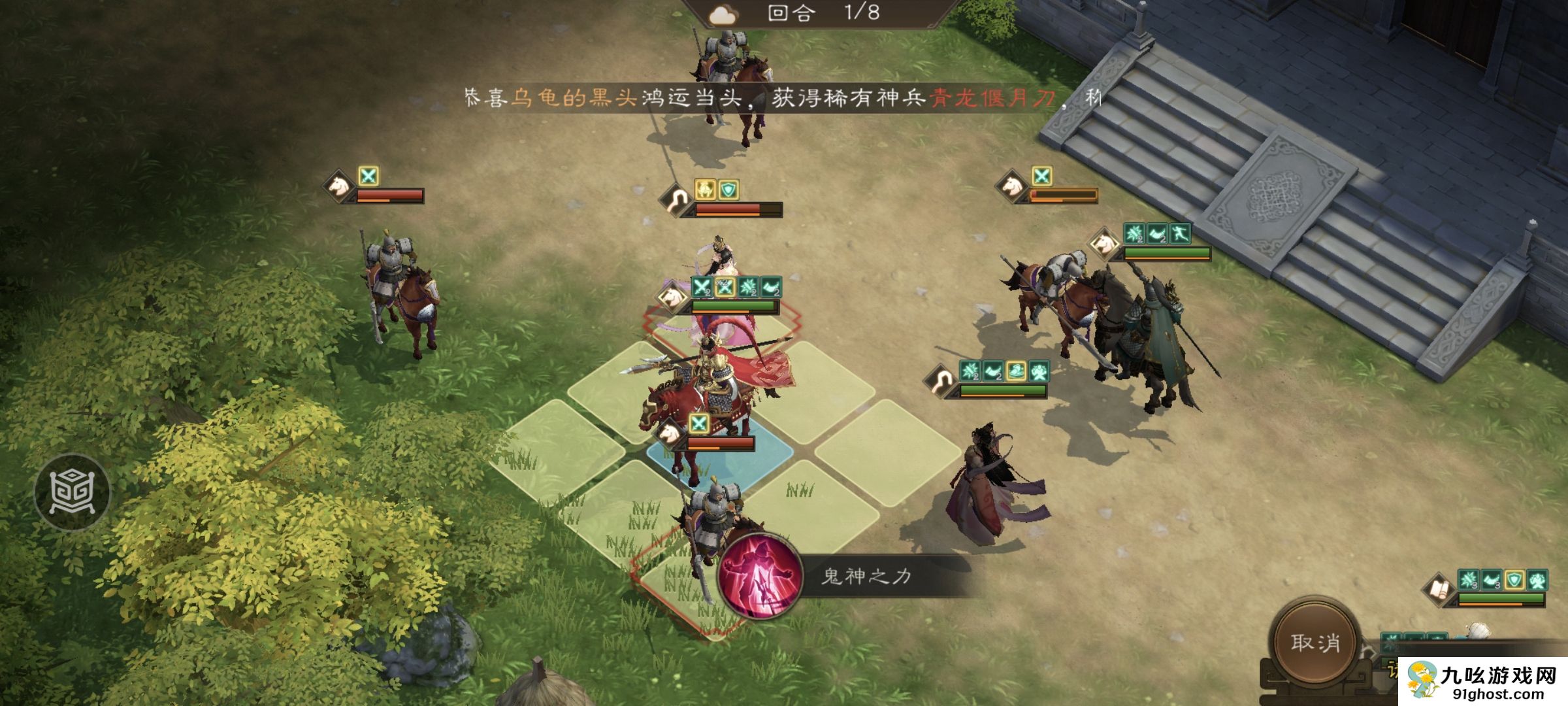The width and height of the screenshot is (1568, 706).
Task: Click the white horse cavalry icon under the pink general
Action: 670,297
